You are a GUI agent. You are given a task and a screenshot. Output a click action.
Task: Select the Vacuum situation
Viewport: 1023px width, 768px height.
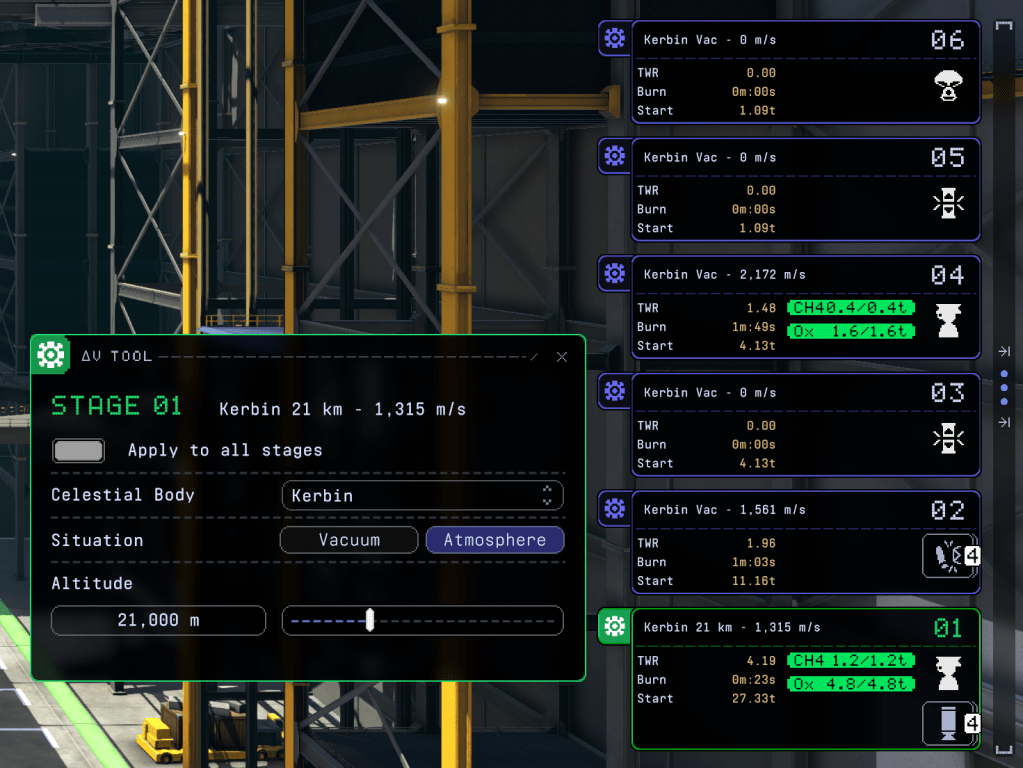coord(349,540)
